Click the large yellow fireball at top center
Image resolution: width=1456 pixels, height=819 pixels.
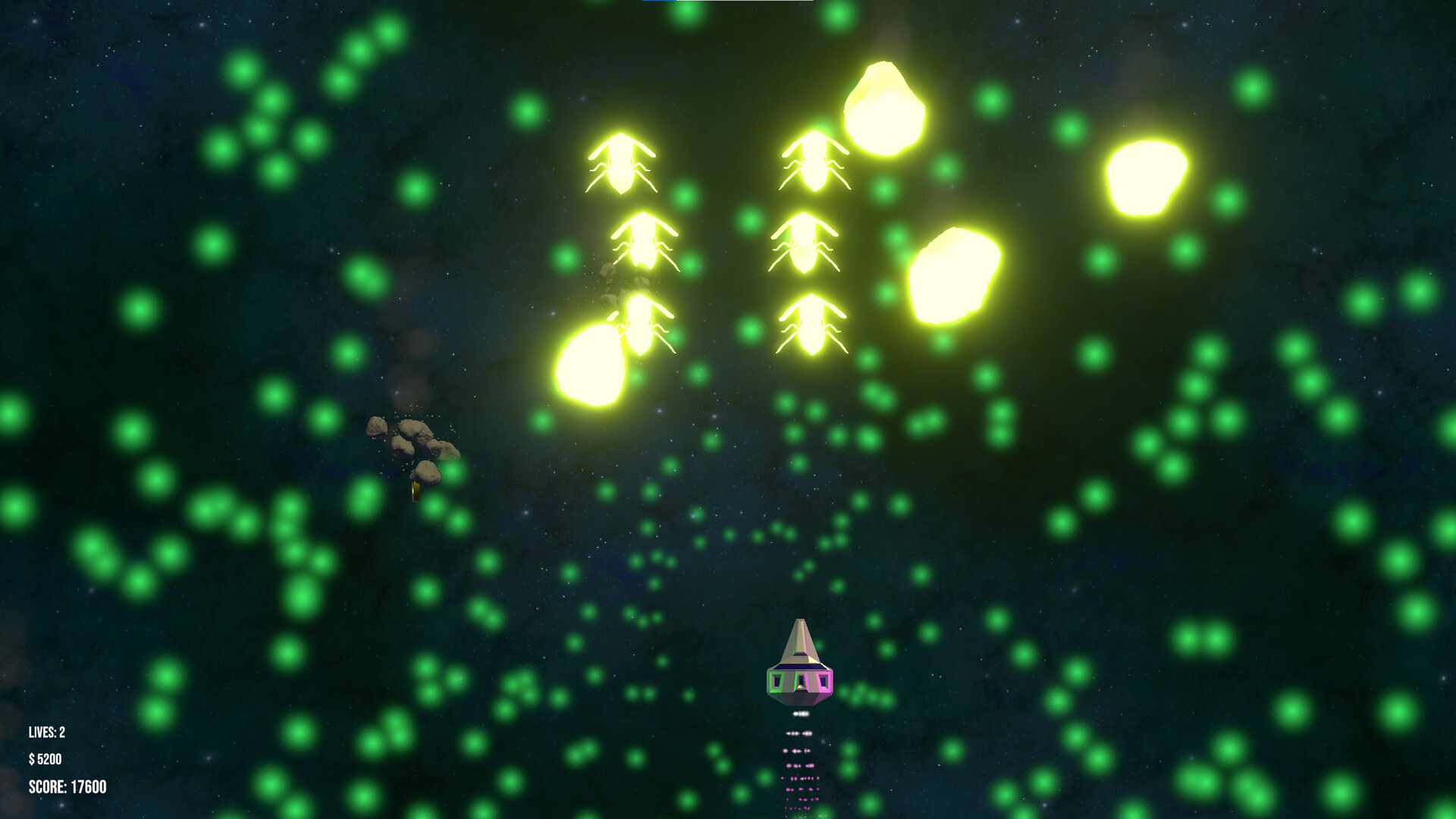click(886, 110)
